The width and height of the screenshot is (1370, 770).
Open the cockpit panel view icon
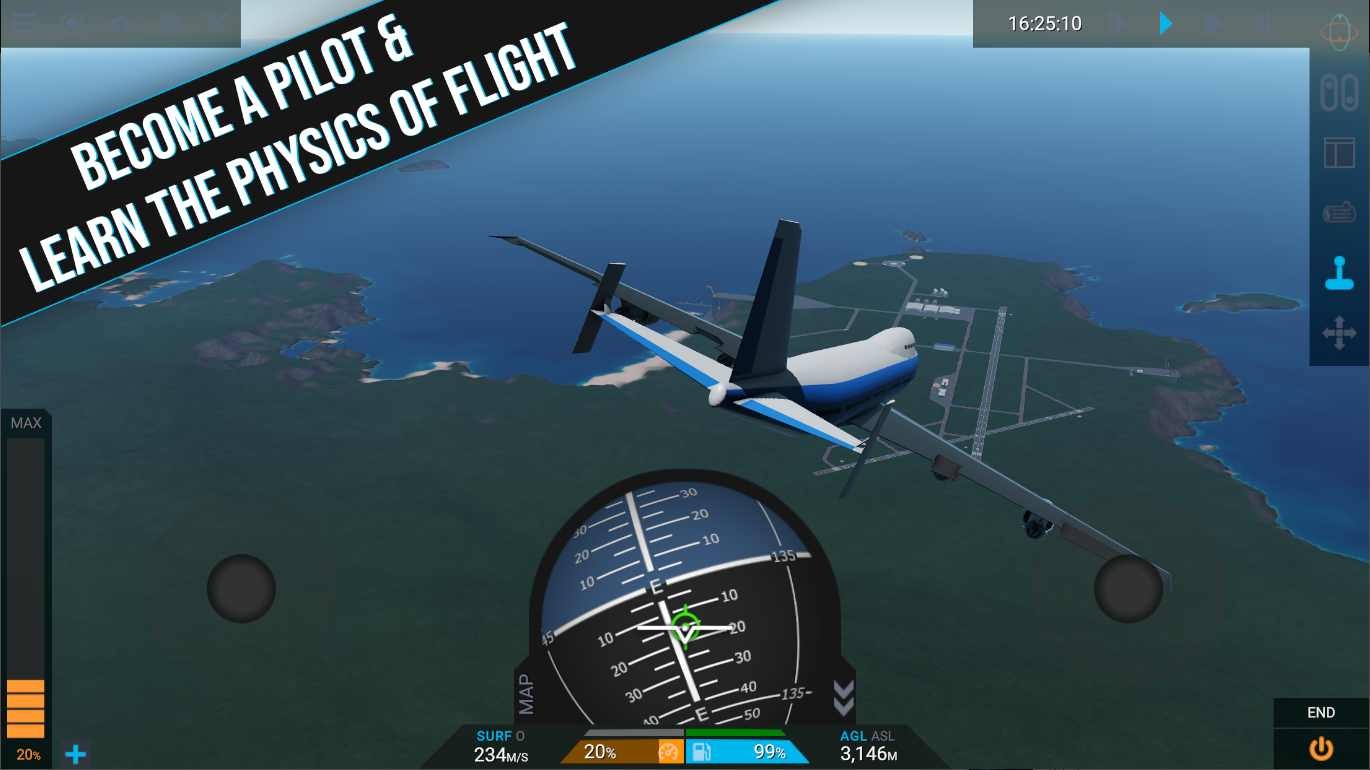tap(1340, 152)
